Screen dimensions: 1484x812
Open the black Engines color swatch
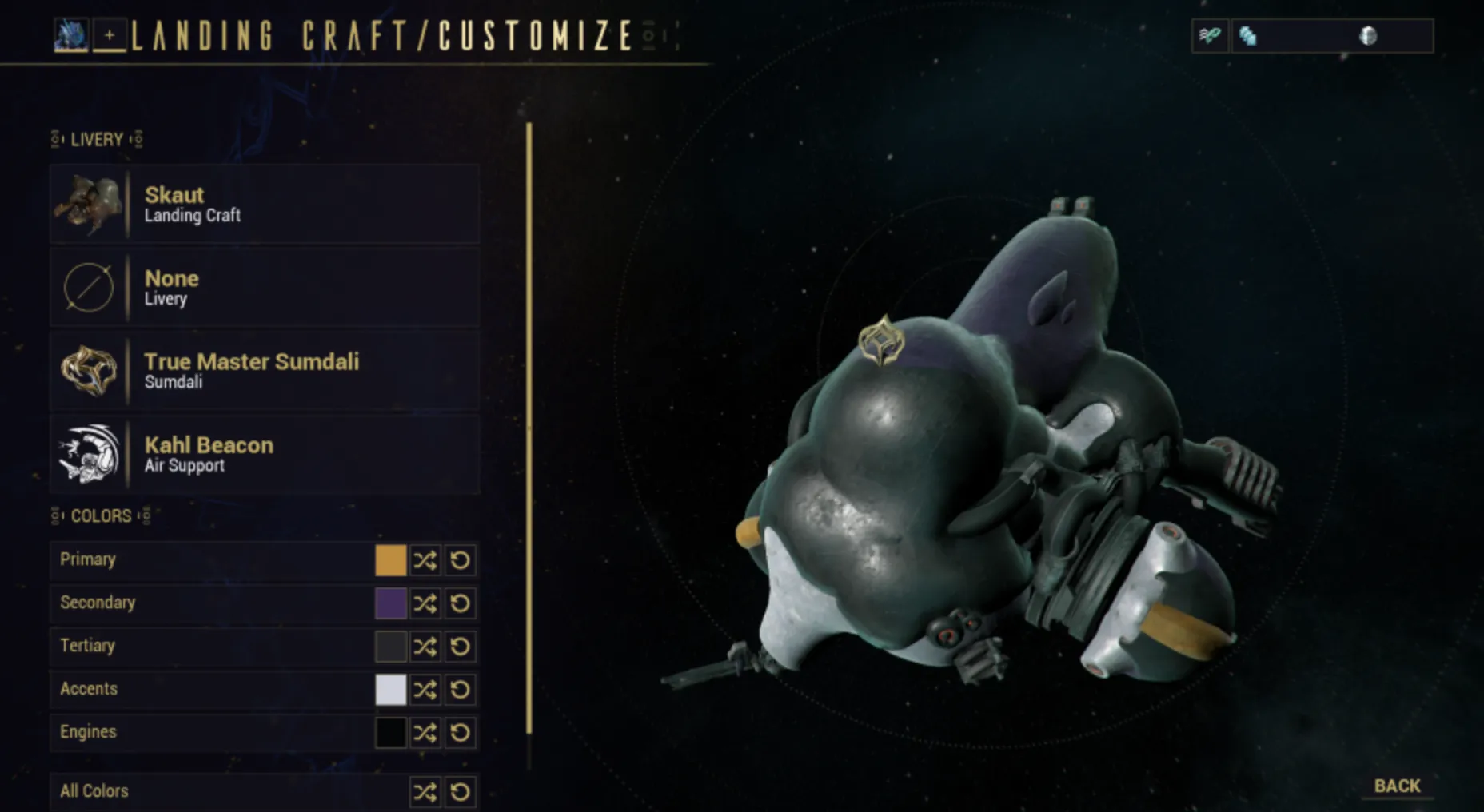(390, 733)
